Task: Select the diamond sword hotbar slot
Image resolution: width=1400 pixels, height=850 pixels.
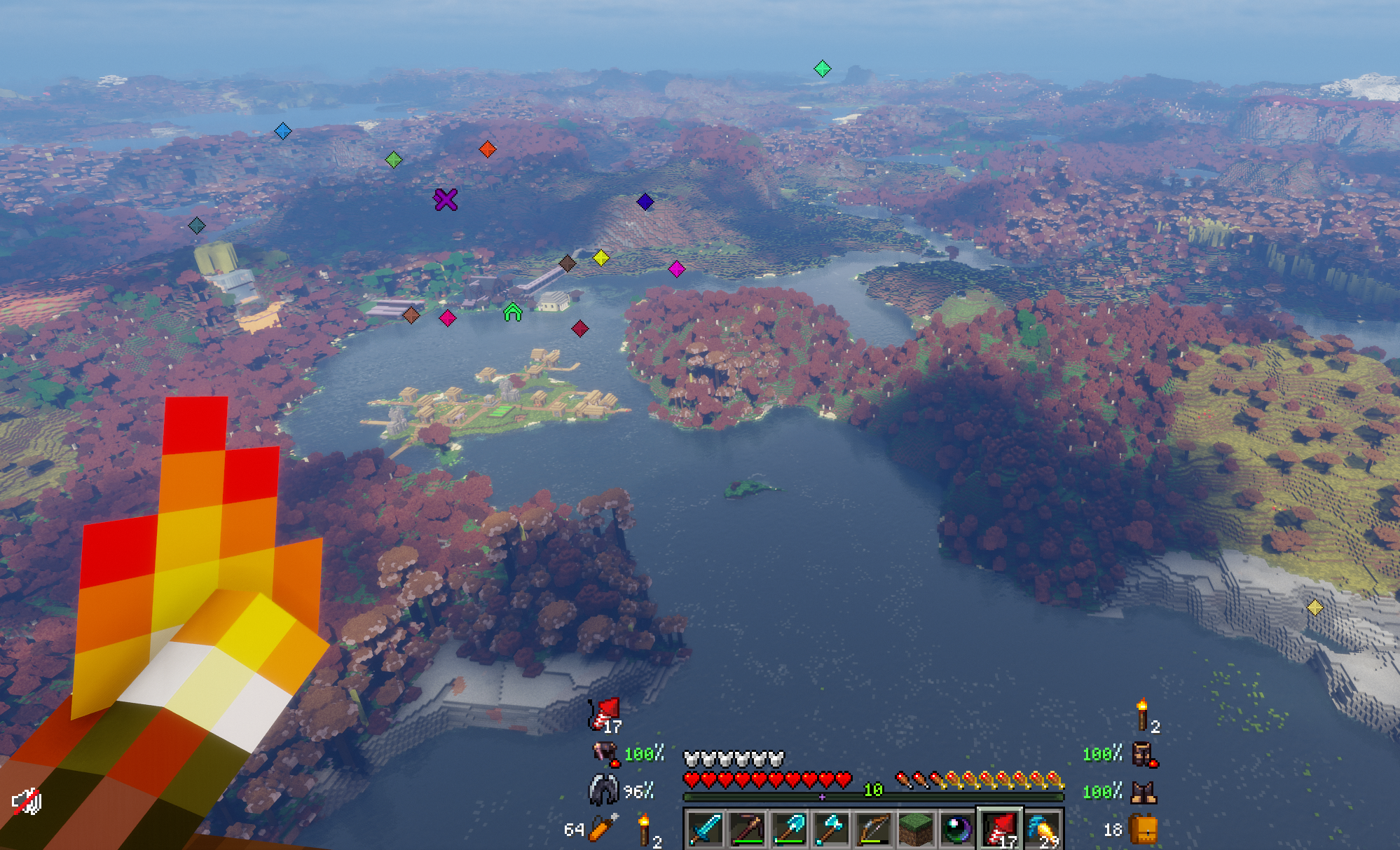Action: 705,829
